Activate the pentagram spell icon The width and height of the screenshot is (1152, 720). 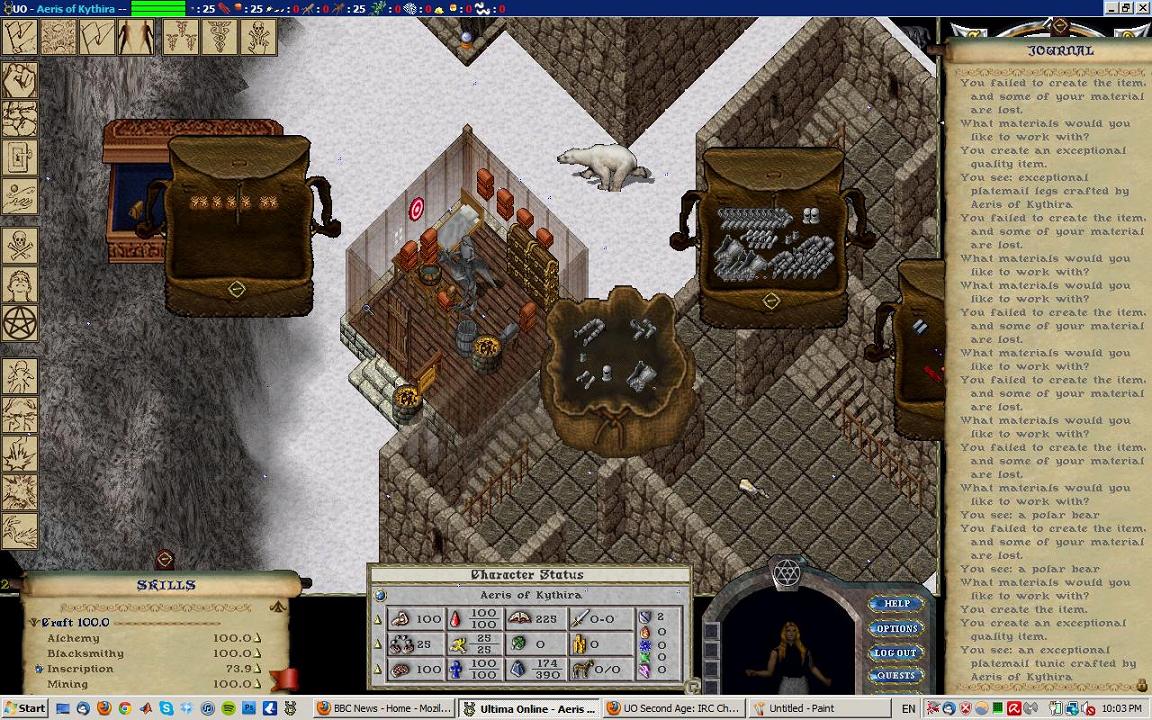[x=19, y=323]
